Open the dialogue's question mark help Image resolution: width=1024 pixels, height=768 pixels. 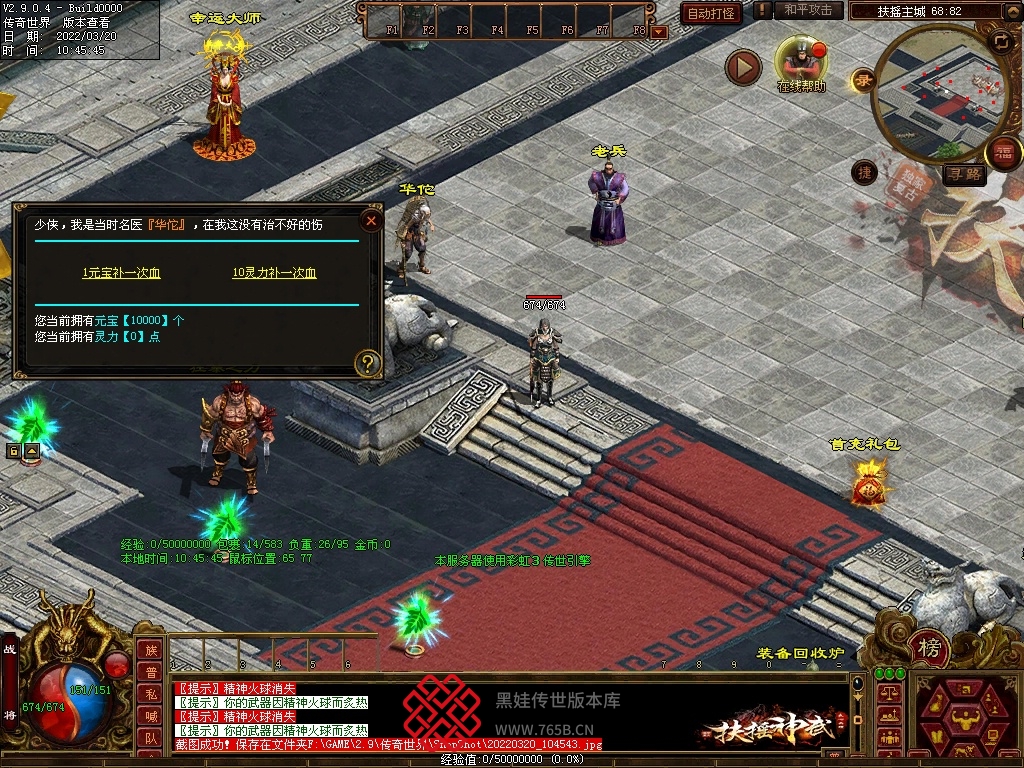pyautogui.click(x=368, y=363)
